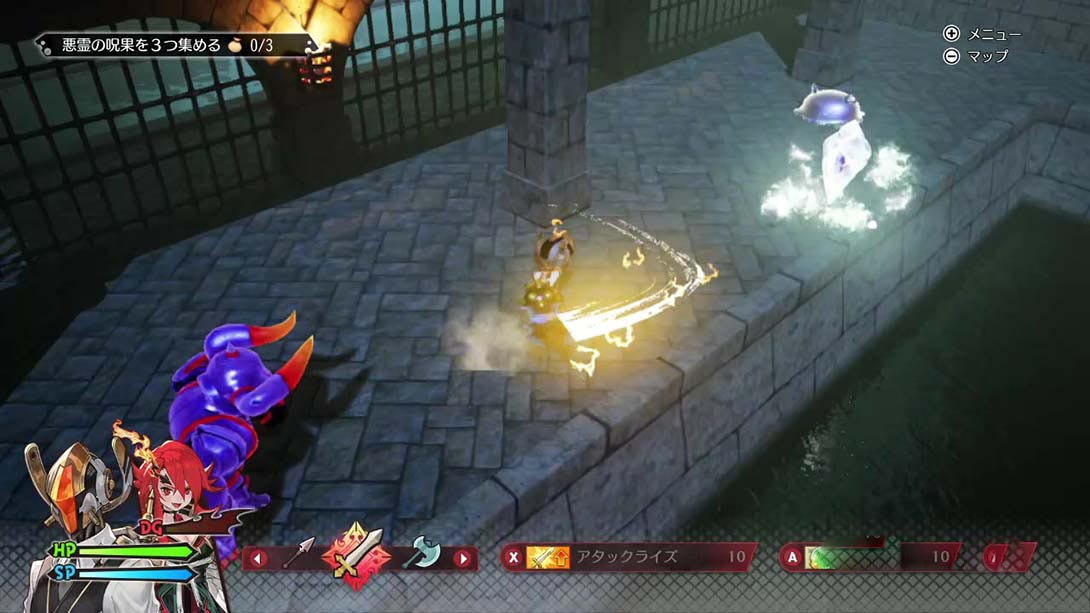Activate the アタックライズ skill
Image resolution: width=1090 pixels, height=613 pixels.
pyautogui.click(x=628, y=557)
